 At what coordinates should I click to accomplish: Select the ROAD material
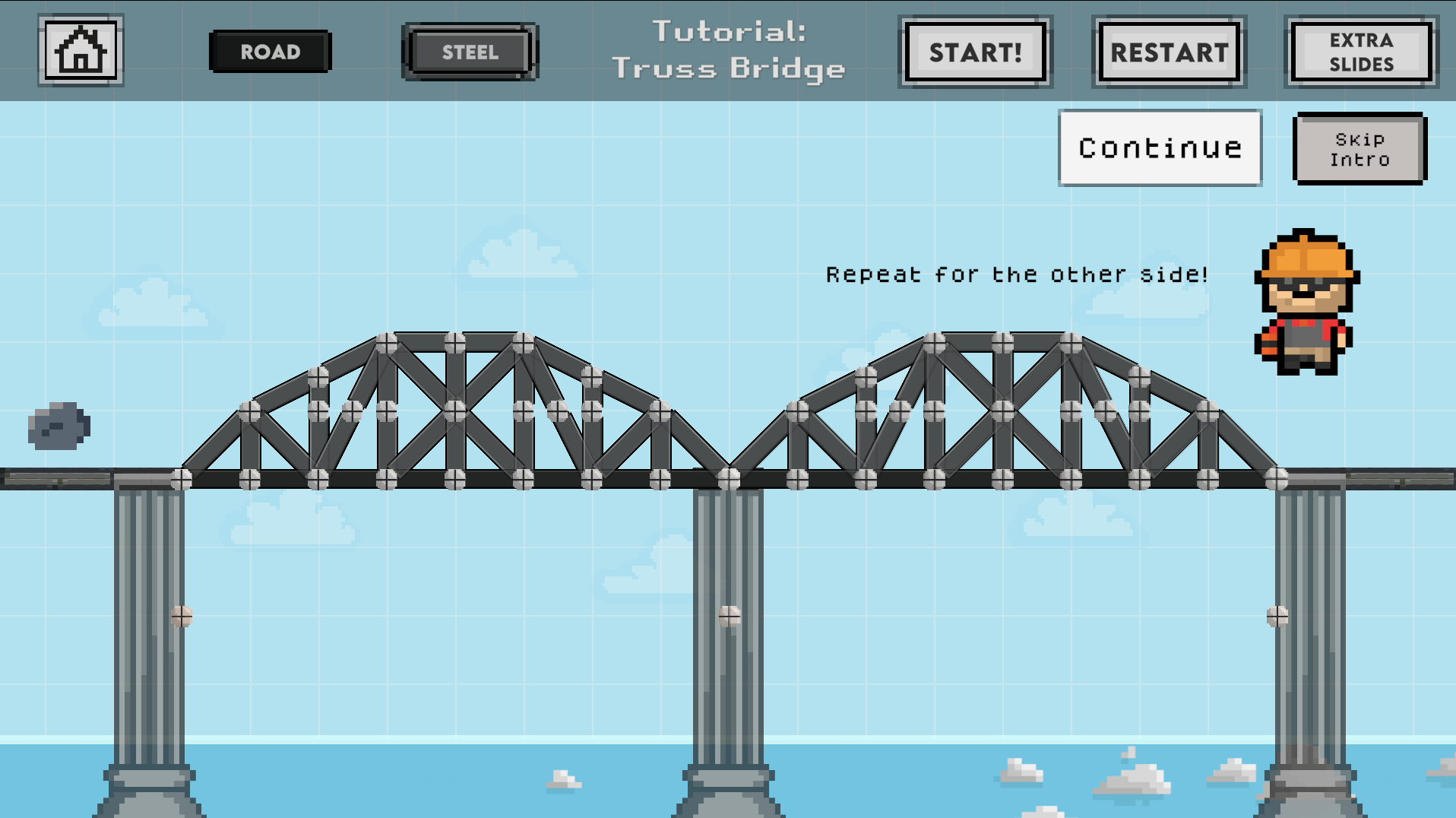click(270, 52)
